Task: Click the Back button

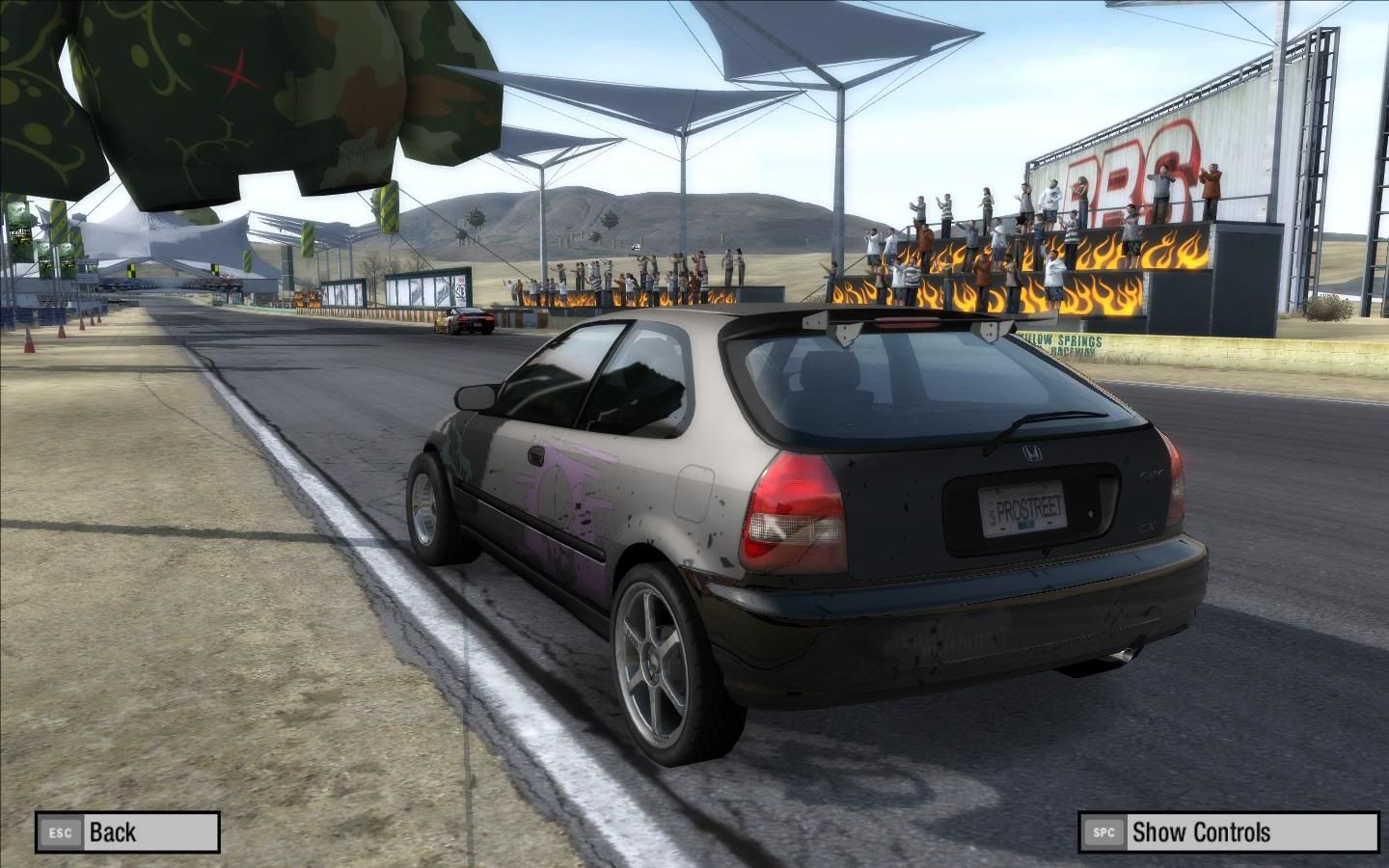Action: point(127,831)
